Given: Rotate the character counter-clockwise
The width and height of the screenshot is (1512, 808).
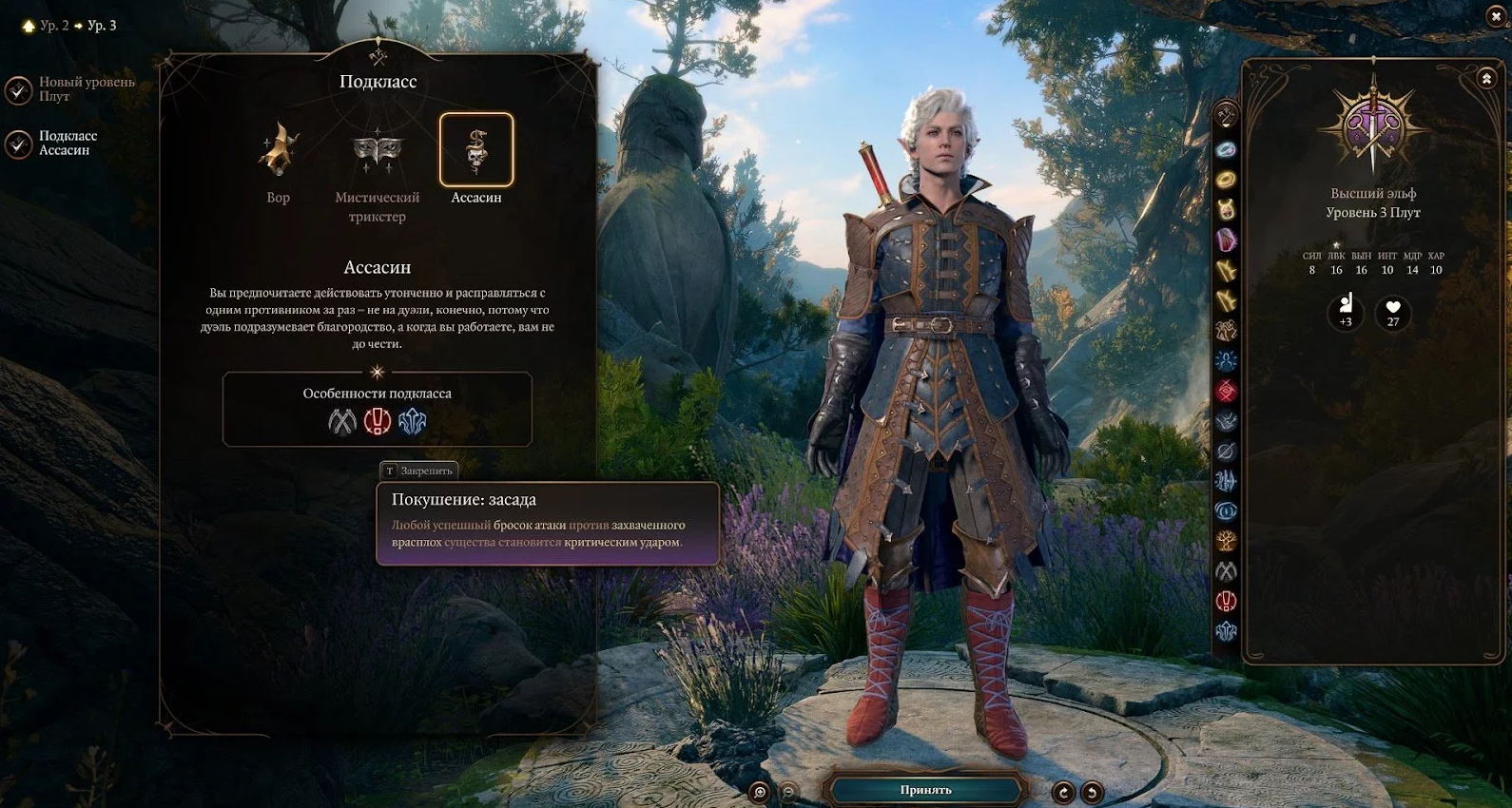Looking at the screenshot, I should (1093, 792).
